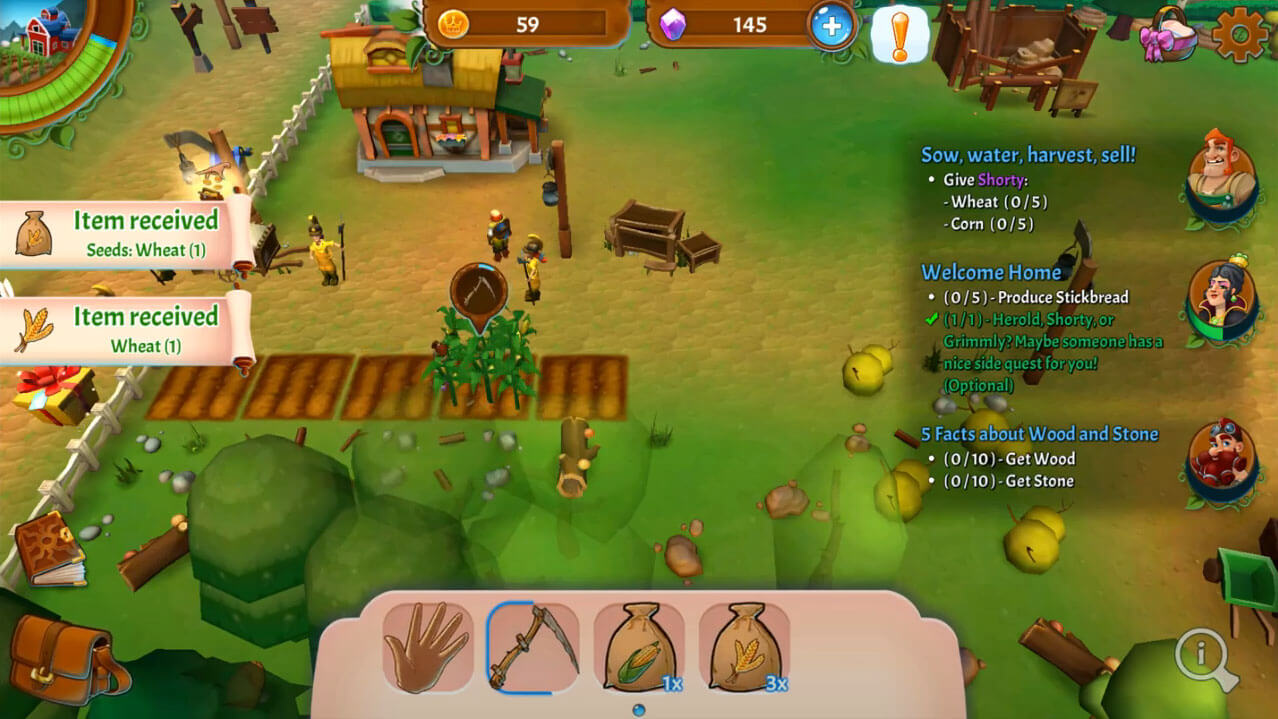Viewport: 1278px width, 719px height.
Task: Select the red-haired farmer quest portrait
Action: (1220, 168)
